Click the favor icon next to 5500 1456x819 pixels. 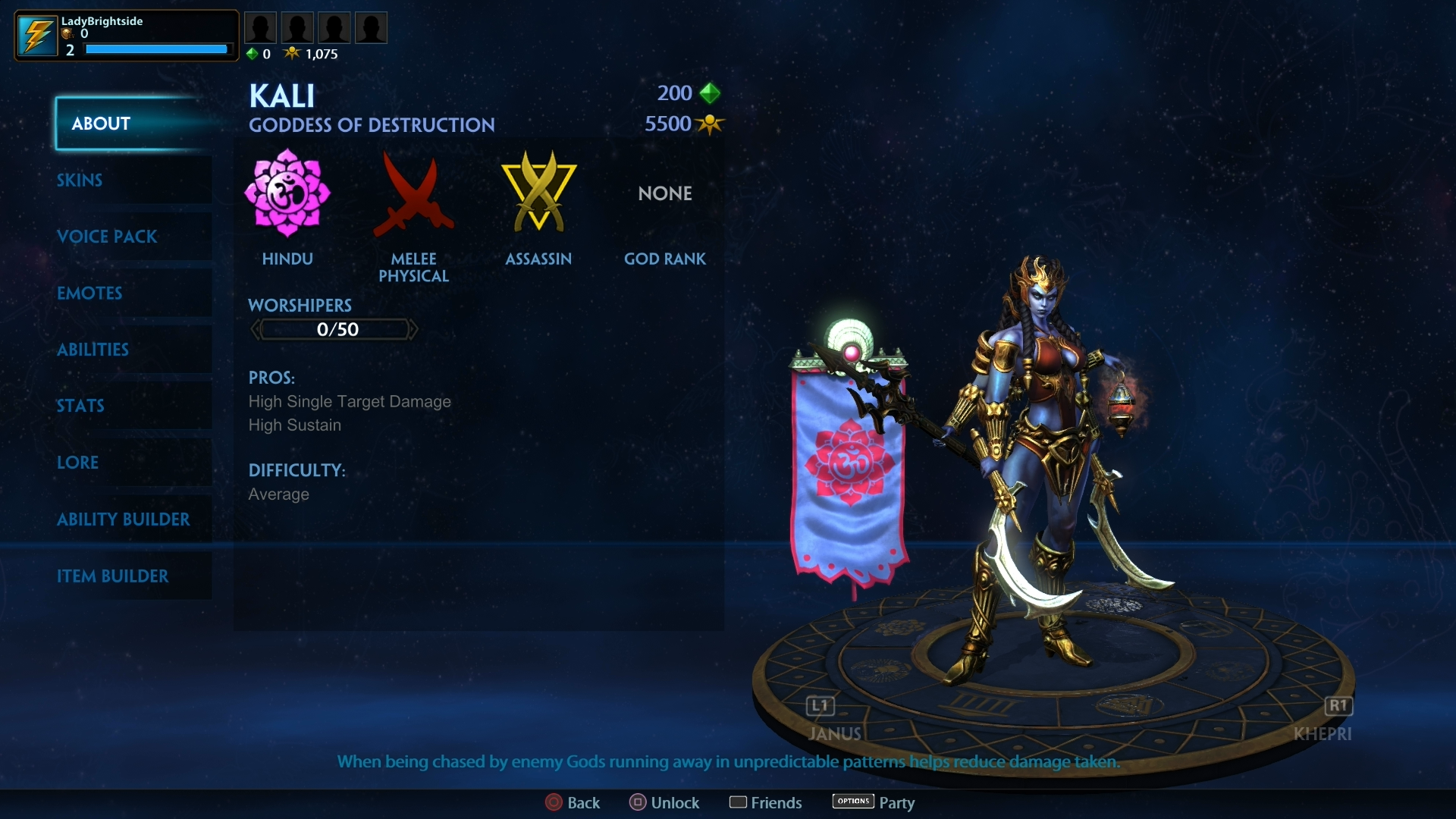coord(710,124)
